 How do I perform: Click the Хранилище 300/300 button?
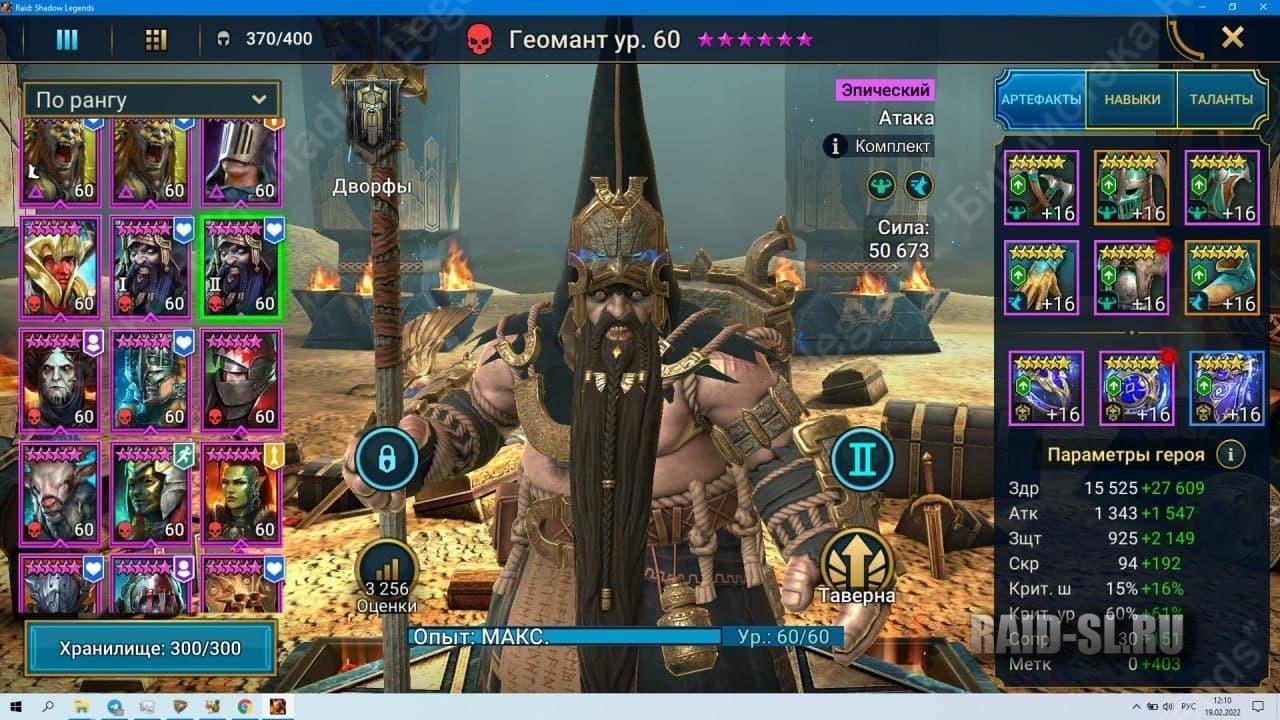coord(149,649)
